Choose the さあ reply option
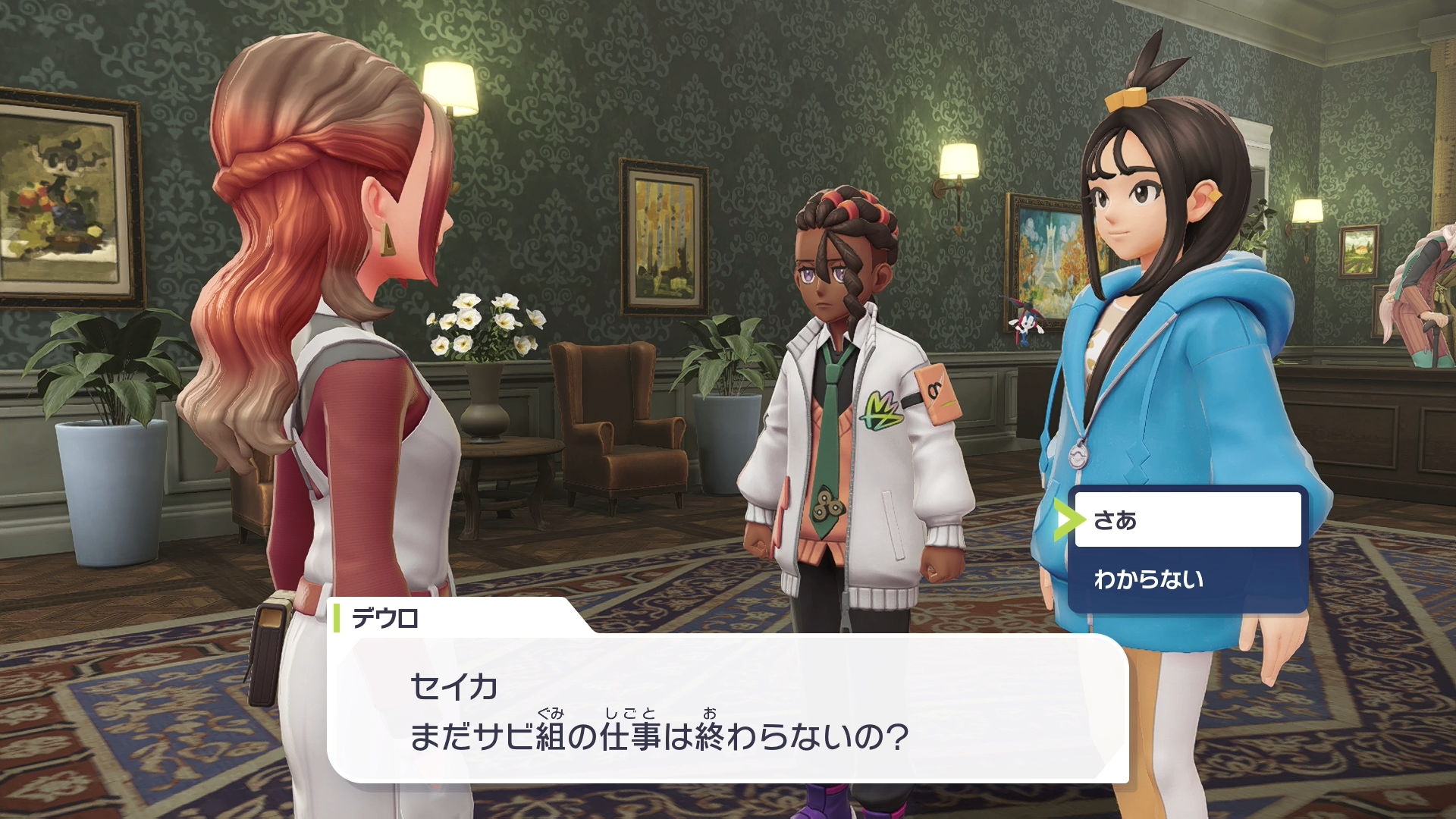This screenshot has width=1456, height=819. (1187, 520)
